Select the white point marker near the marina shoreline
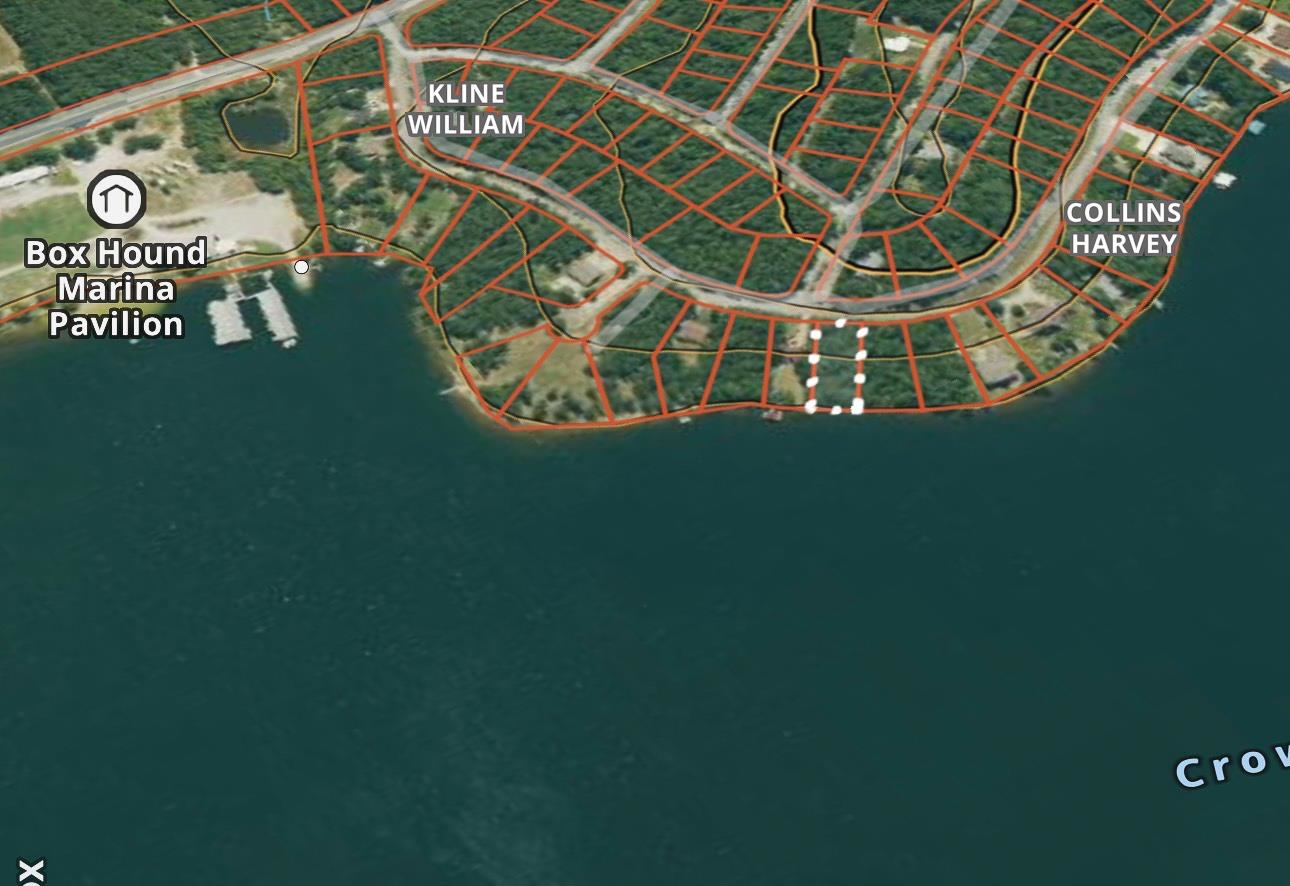 click(301, 266)
